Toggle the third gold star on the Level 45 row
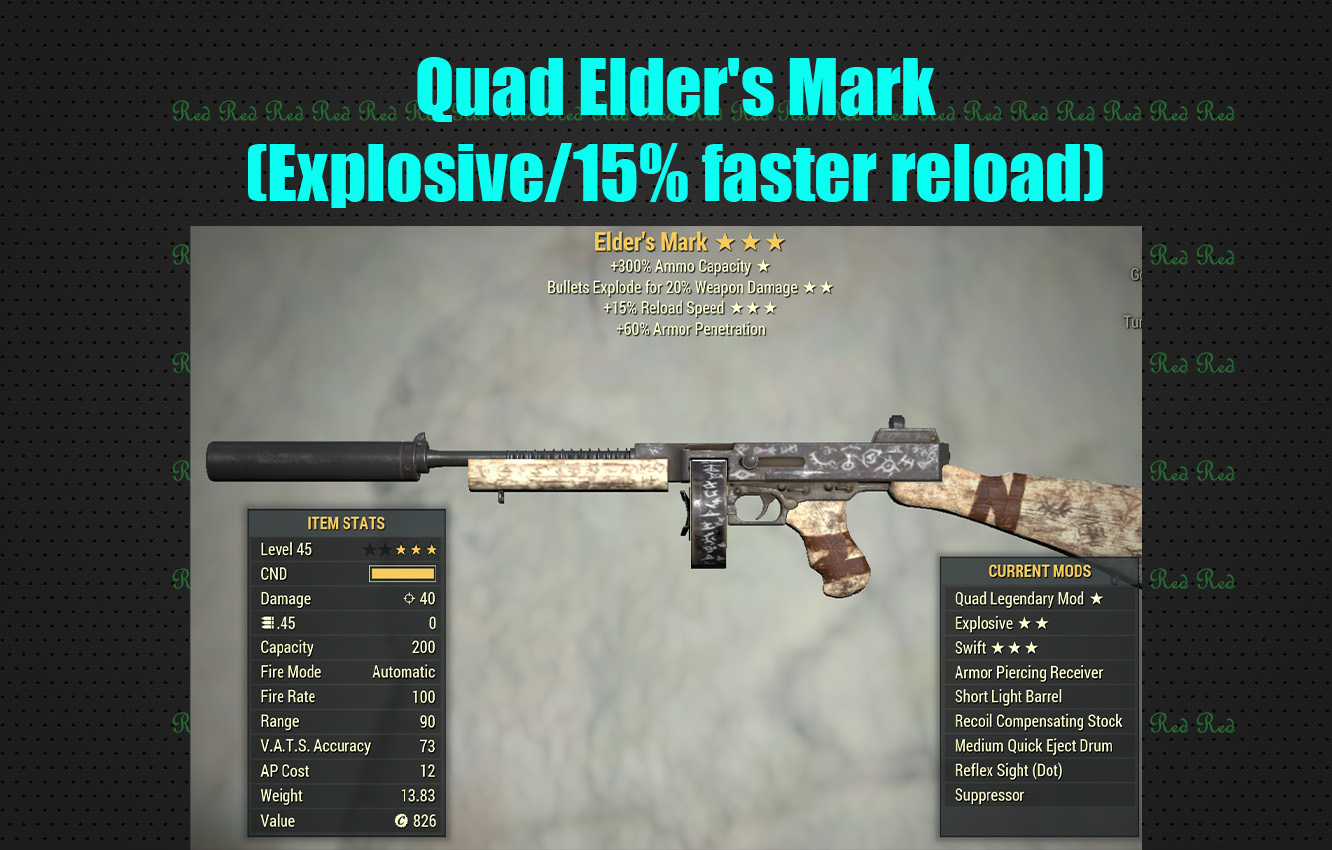 (430, 550)
